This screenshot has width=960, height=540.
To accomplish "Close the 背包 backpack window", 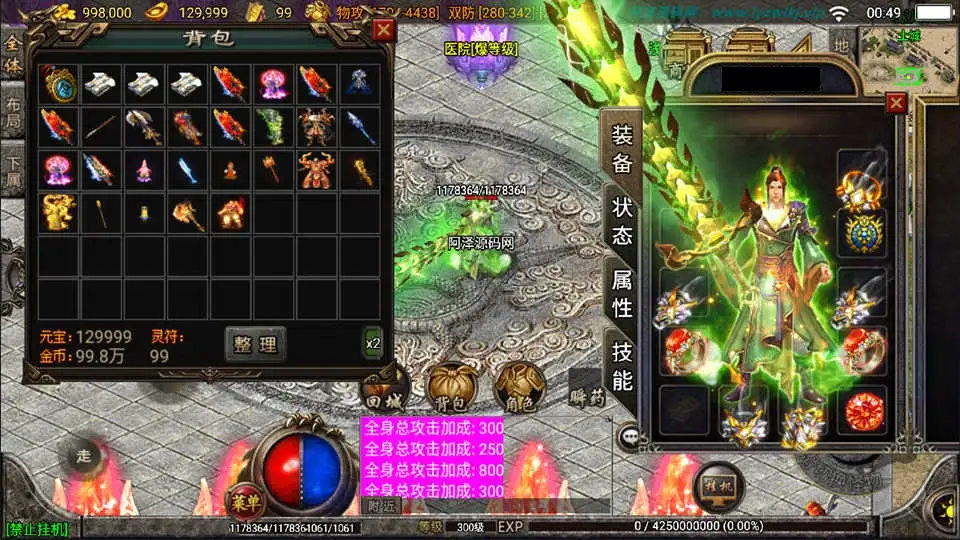I will coord(382,30).
